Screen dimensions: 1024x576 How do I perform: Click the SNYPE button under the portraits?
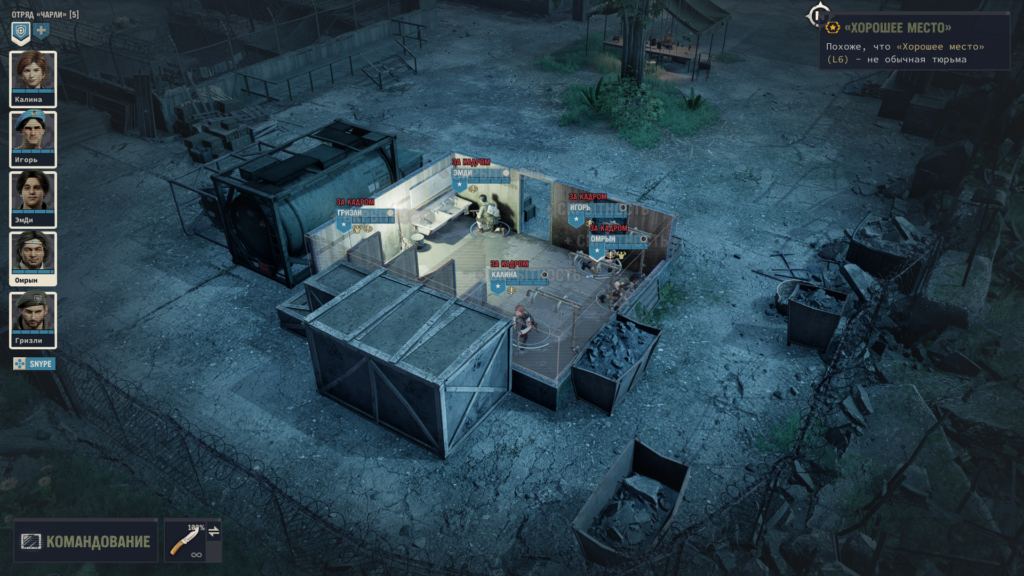pyautogui.click(x=34, y=364)
